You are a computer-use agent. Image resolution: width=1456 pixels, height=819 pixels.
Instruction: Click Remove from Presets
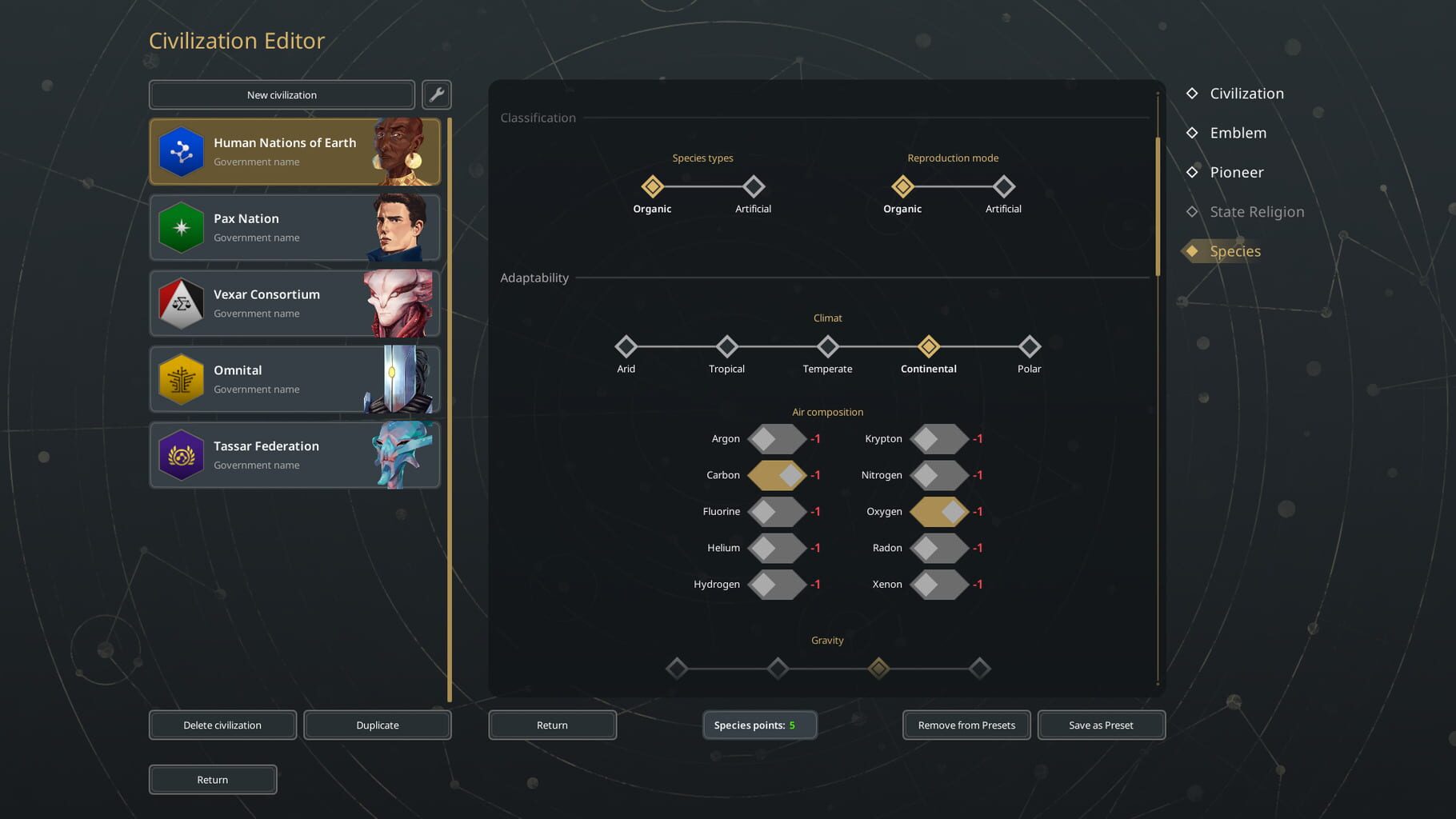pyautogui.click(x=966, y=725)
